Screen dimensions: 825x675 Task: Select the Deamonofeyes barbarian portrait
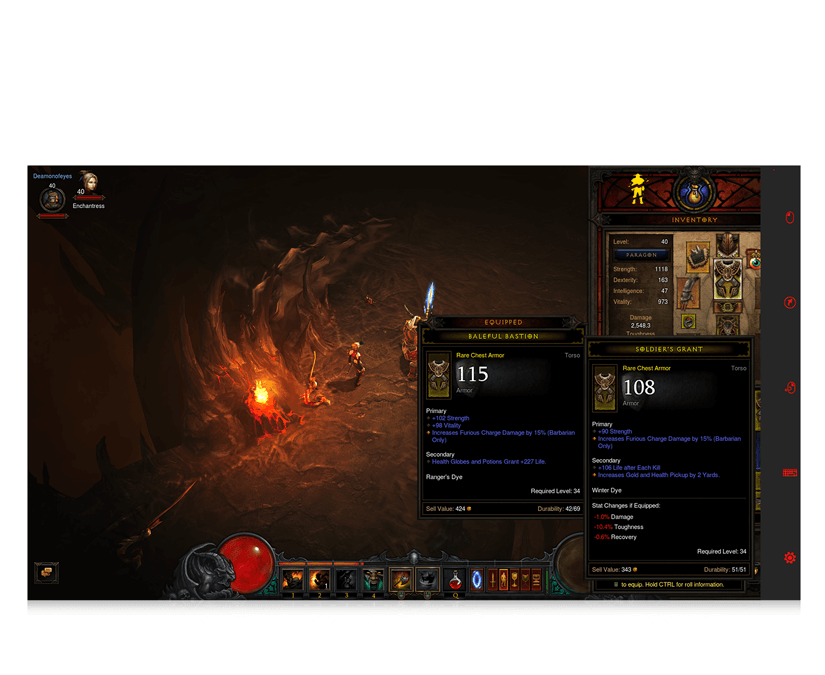click(52, 200)
